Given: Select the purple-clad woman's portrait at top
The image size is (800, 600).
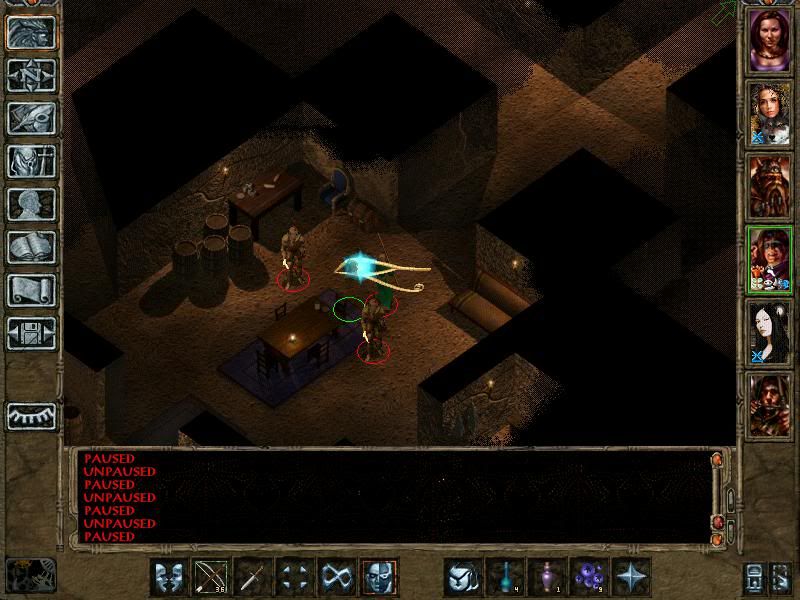Looking at the screenshot, I should [x=769, y=39].
